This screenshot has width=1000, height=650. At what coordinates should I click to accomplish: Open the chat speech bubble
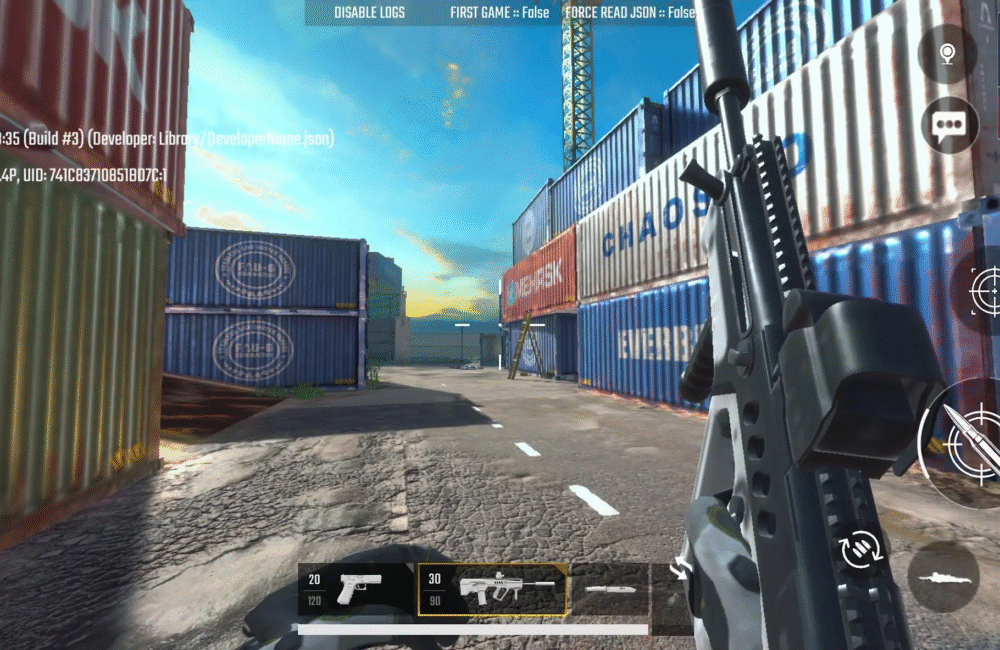point(947,124)
